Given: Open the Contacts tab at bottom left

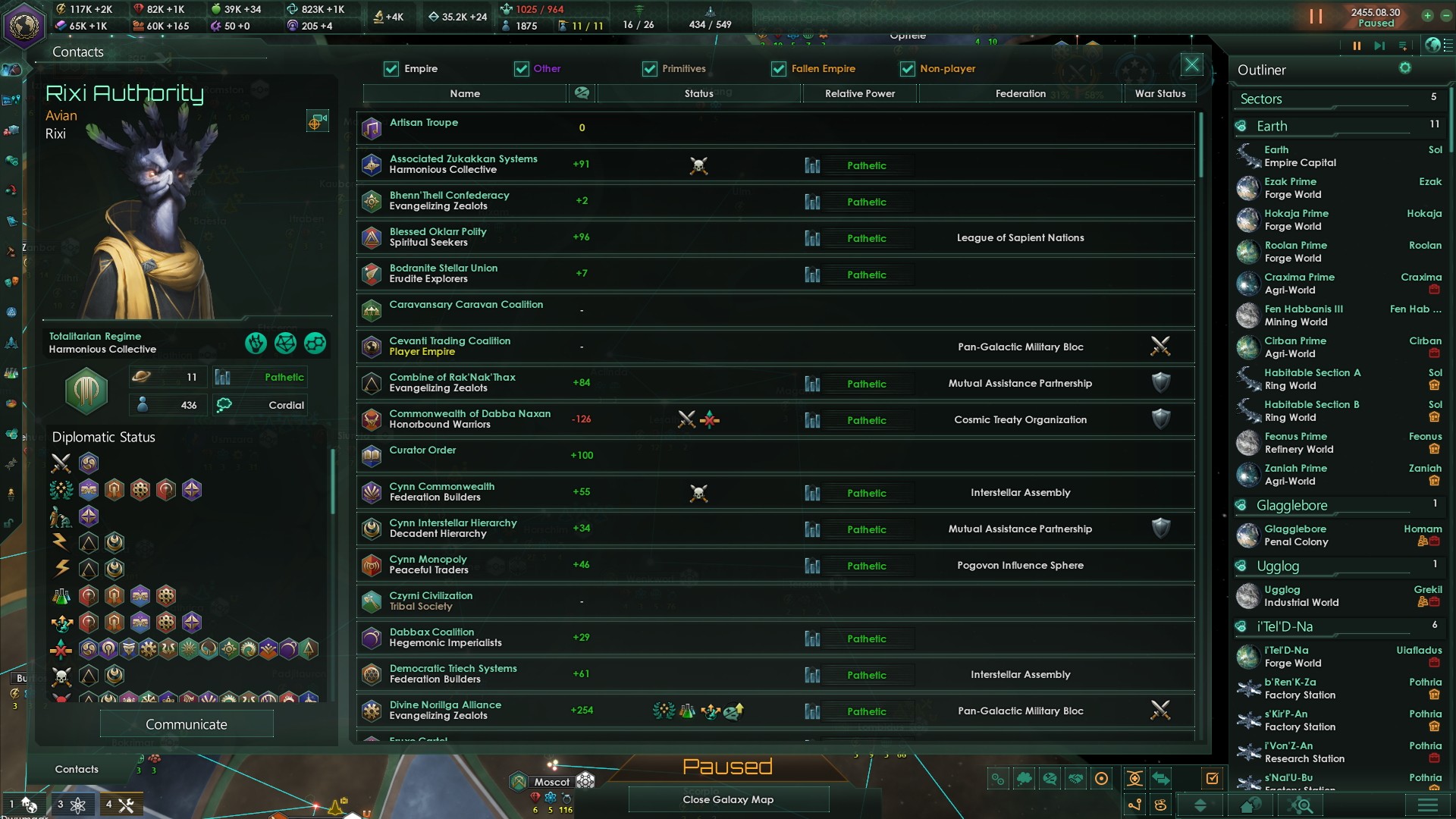Looking at the screenshot, I should tap(77, 769).
